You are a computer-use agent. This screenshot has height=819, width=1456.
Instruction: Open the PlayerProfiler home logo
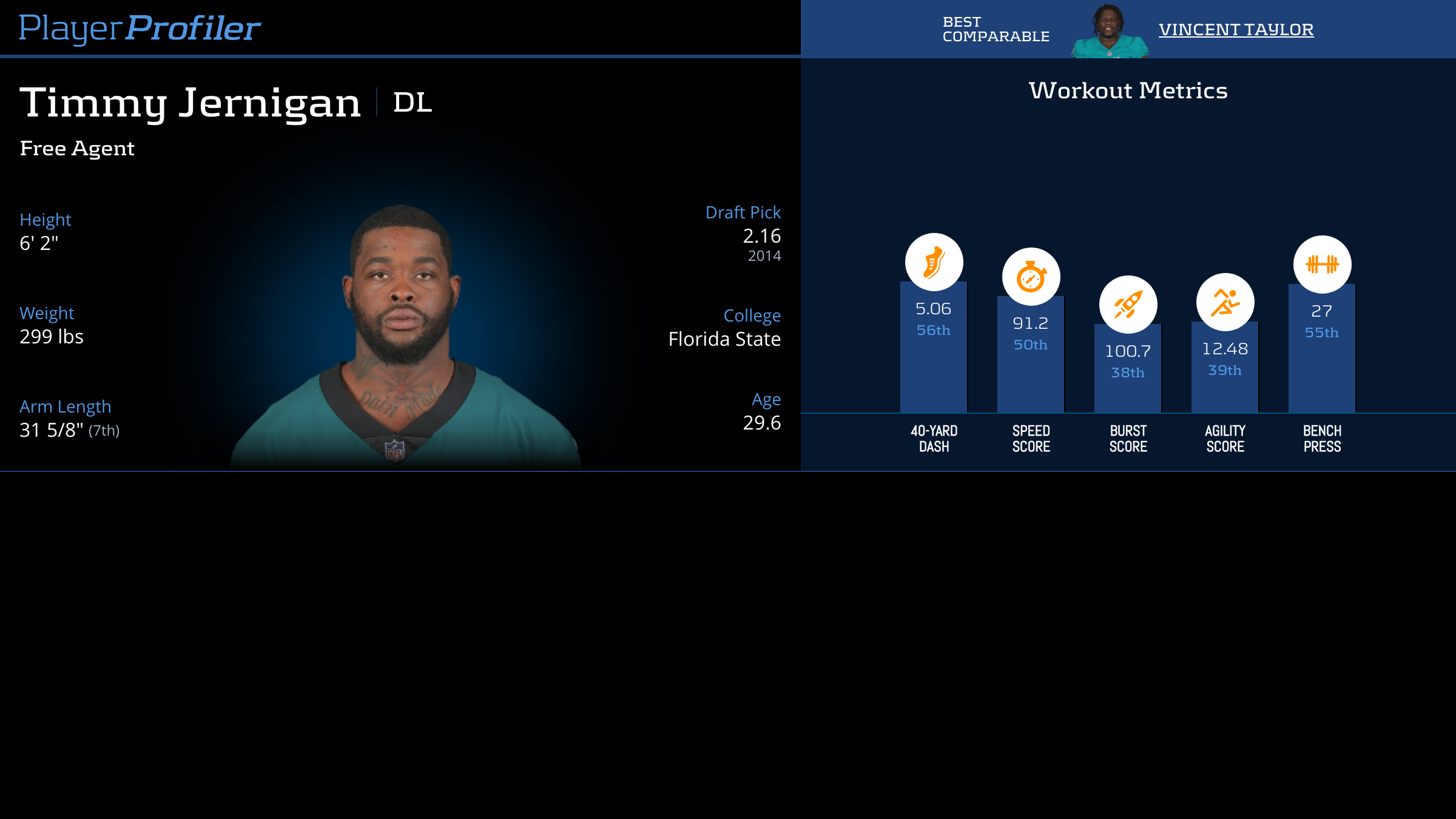click(140, 28)
